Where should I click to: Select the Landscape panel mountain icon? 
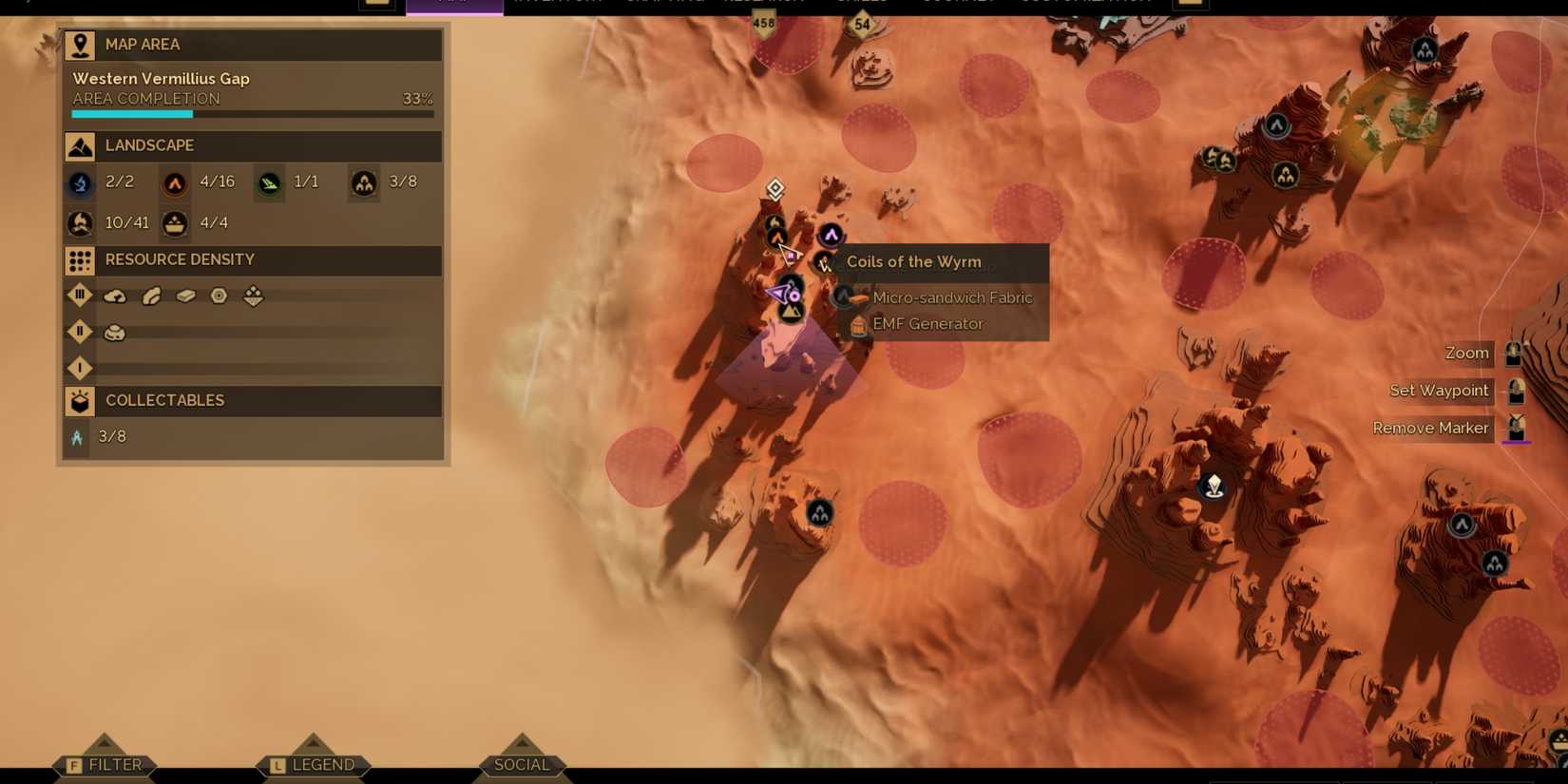point(79,145)
